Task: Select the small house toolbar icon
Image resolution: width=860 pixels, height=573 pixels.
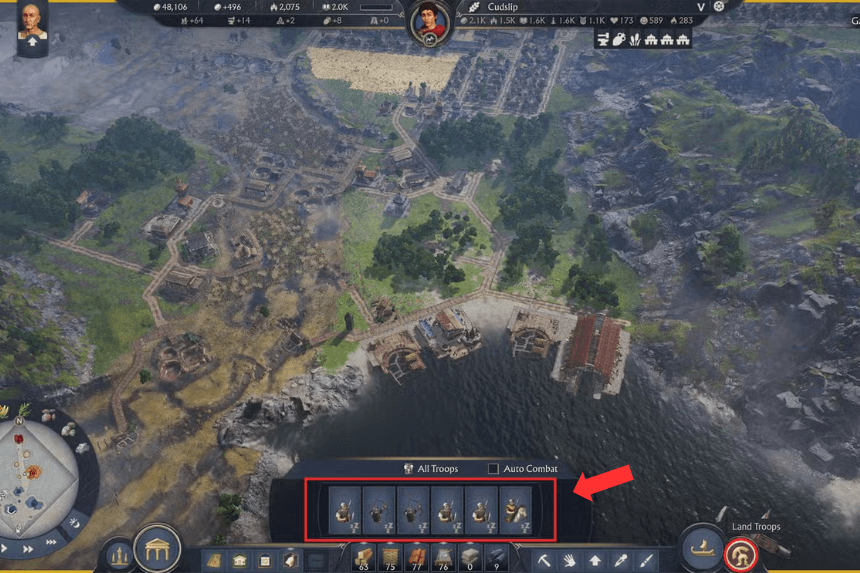Action: pos(241,561)
